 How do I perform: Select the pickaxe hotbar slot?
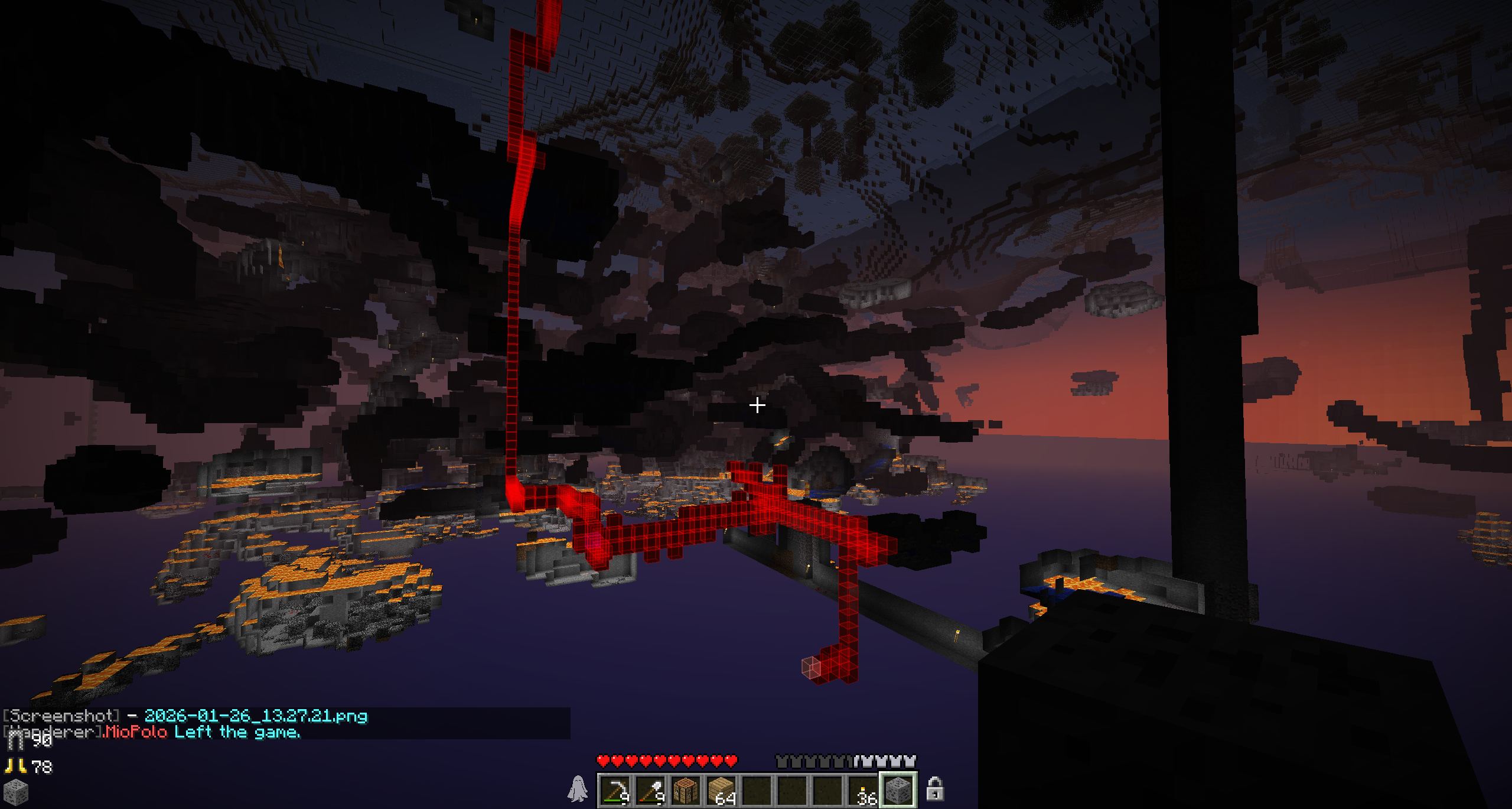615,790
